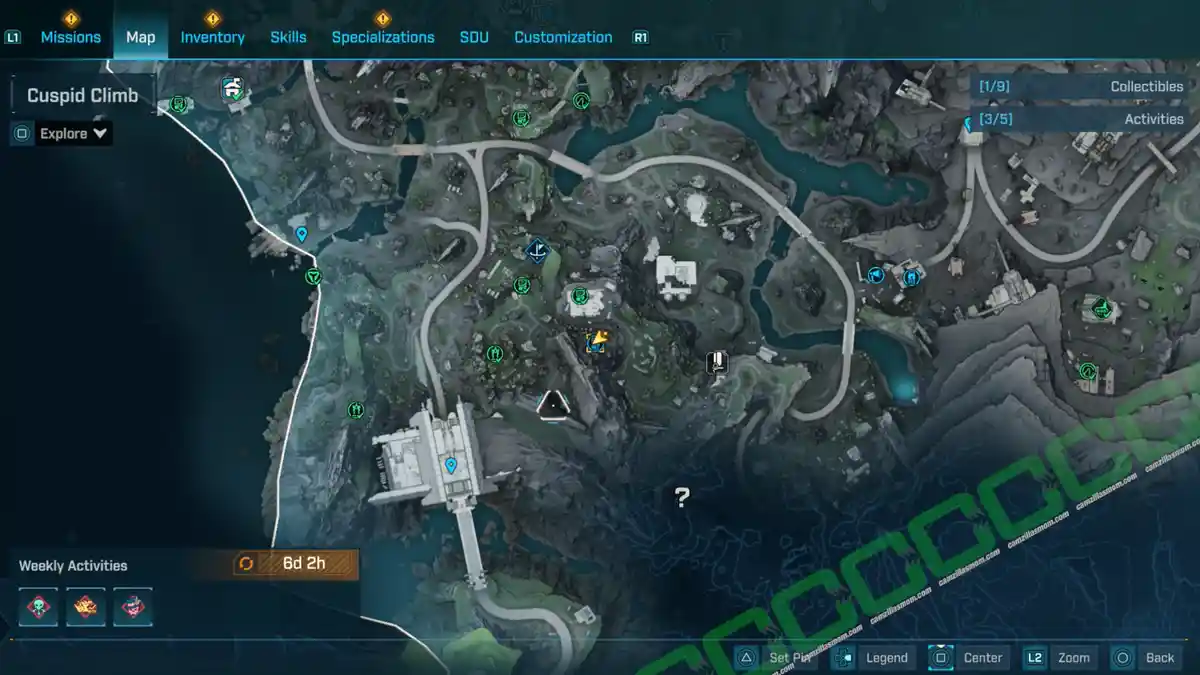This screenshot has height=675, width=1200.
Task: Select the blue diamond crossbow marker
Action: 538,250
